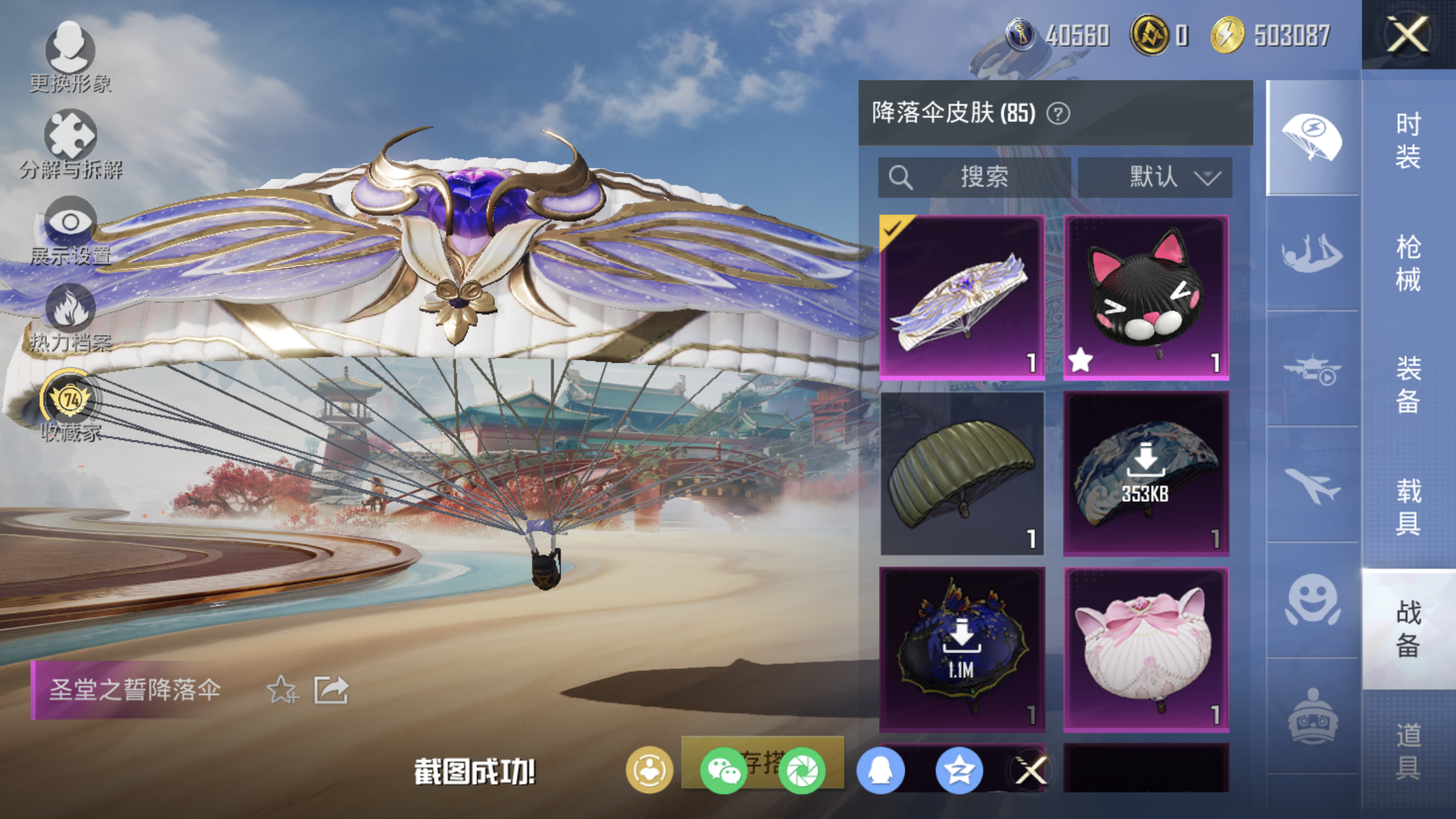
Task: Select the black cat parachute skin
Action: (x=1146, y=297)
